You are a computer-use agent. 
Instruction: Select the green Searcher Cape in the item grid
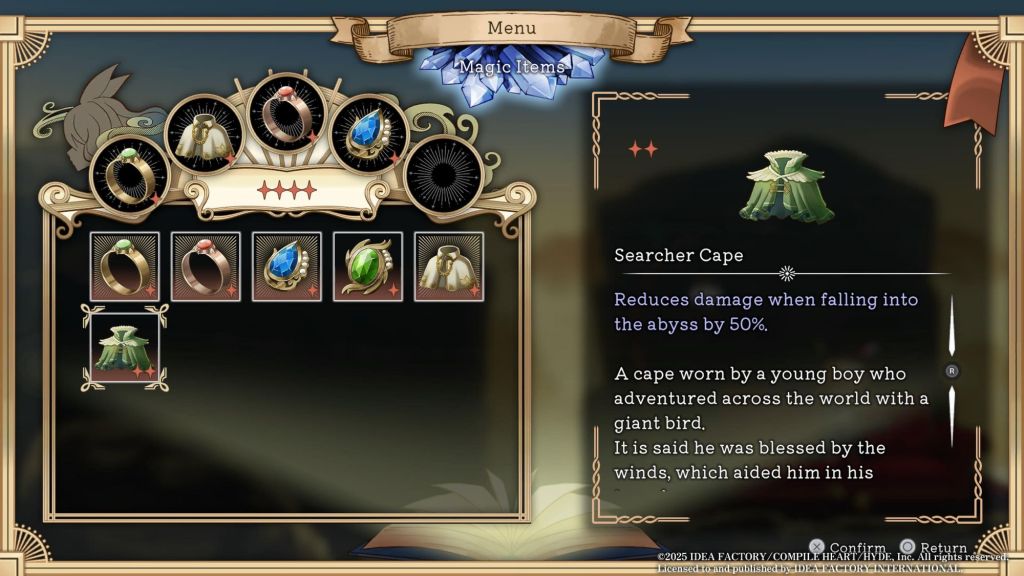125,349
